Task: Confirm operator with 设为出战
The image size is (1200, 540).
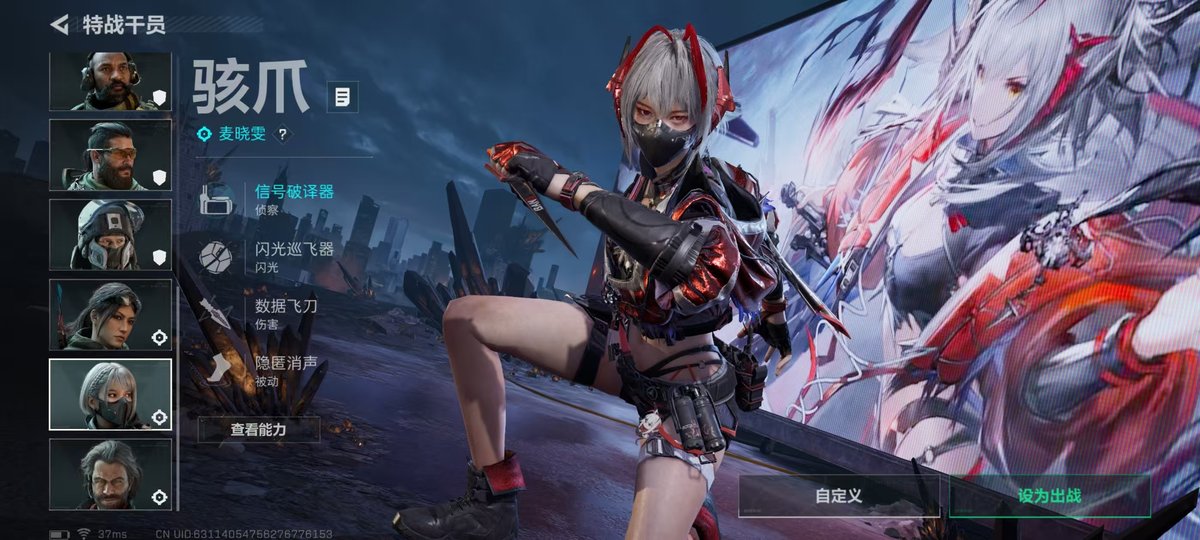Action: [x=1049, y=495]
